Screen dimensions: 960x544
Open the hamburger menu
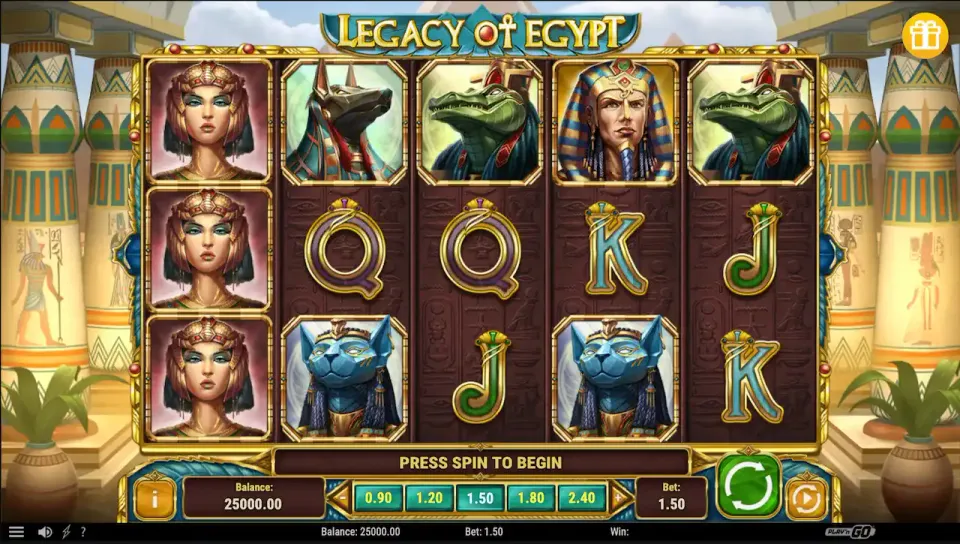pyautogui.click(x=16, y=532)
